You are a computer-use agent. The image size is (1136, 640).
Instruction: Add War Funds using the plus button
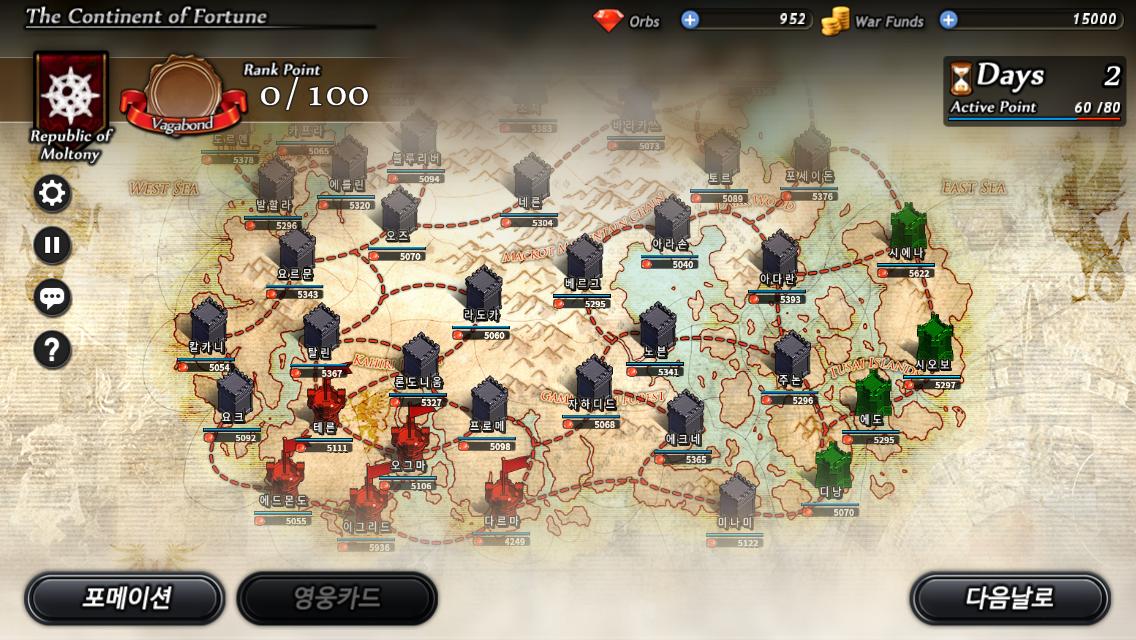click(948, 19)
